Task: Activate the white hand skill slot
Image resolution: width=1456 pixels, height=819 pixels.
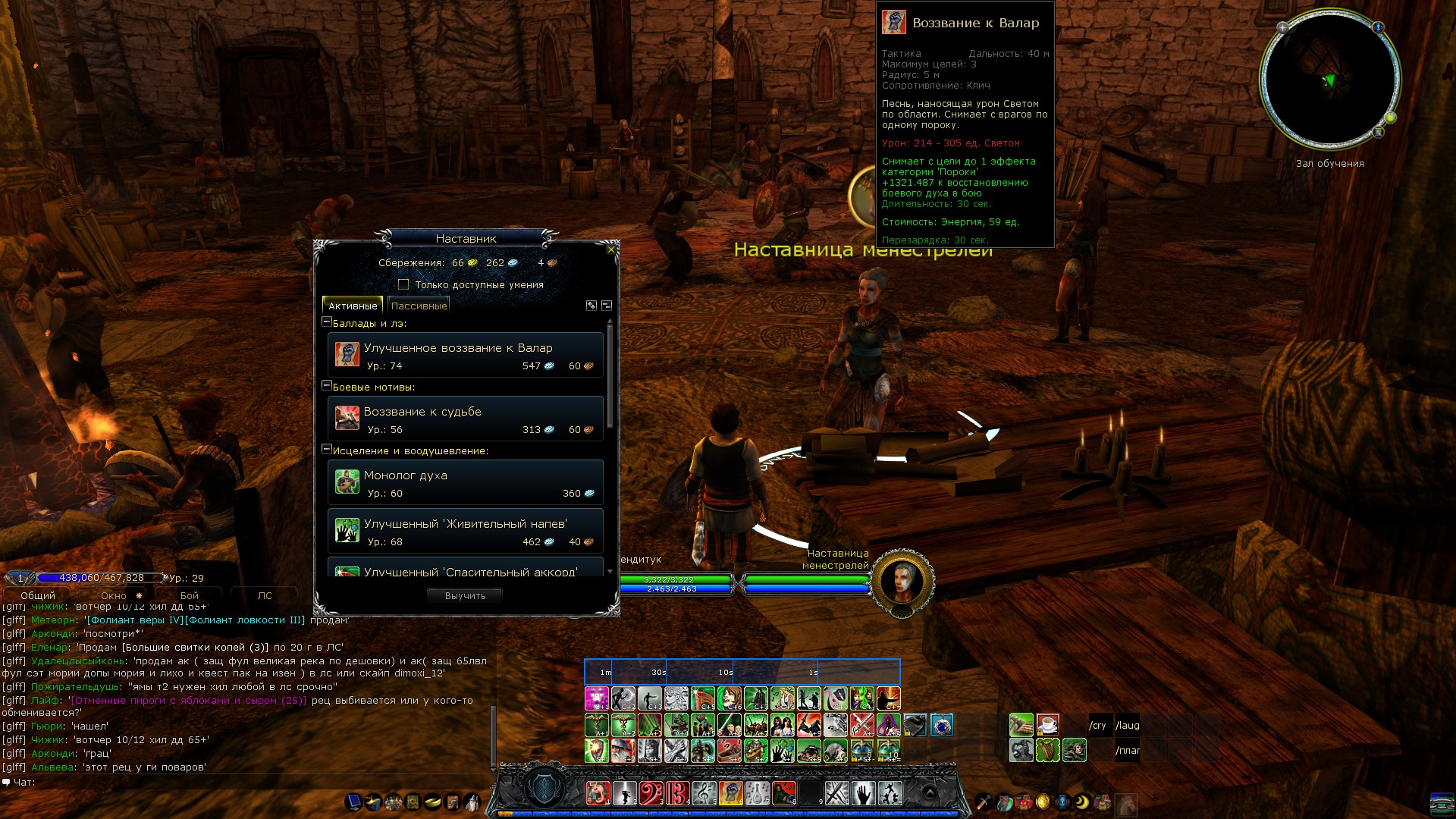Action: coord(863,793)
